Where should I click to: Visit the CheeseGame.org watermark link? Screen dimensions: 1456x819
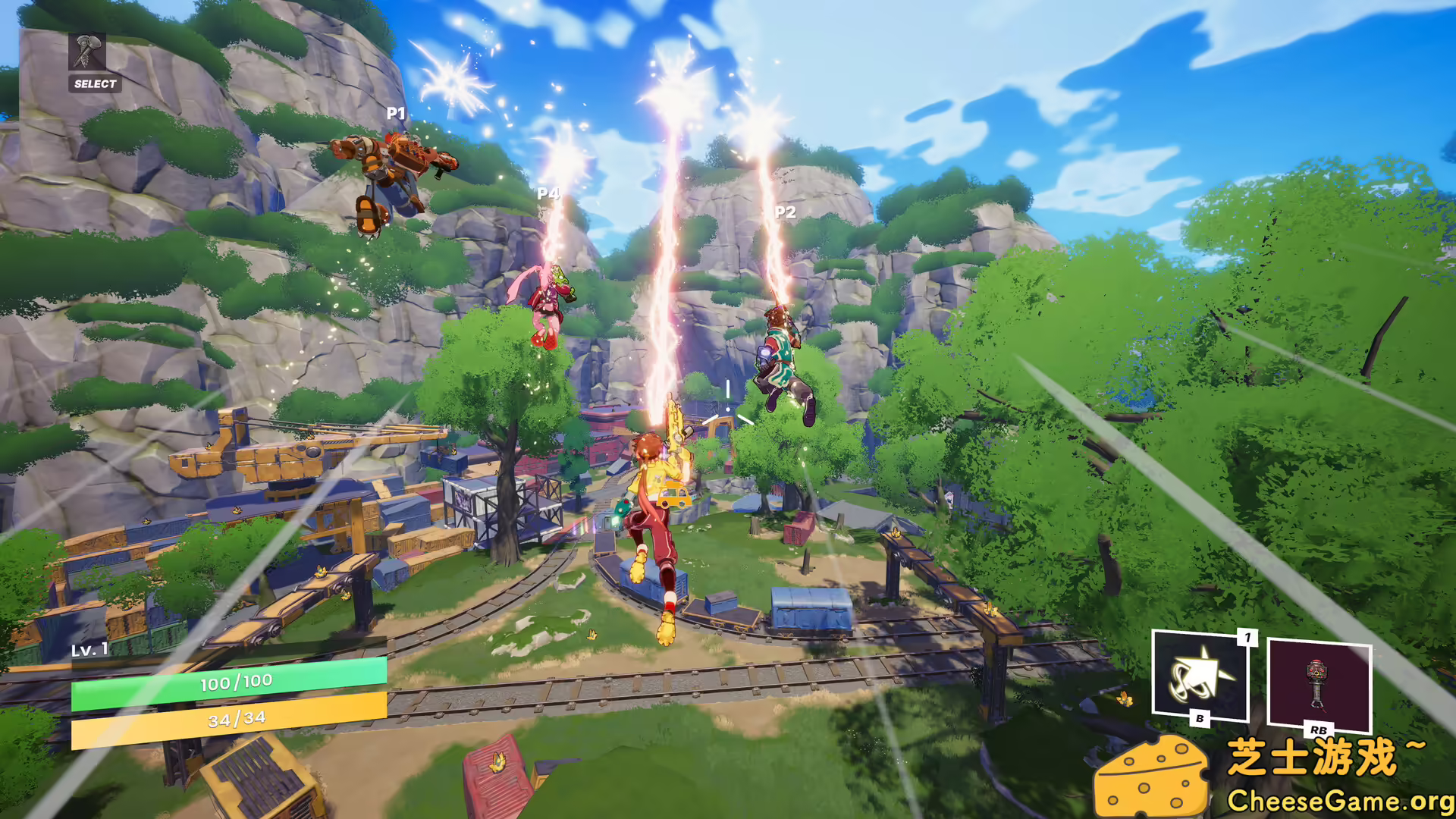(1339, 800)
